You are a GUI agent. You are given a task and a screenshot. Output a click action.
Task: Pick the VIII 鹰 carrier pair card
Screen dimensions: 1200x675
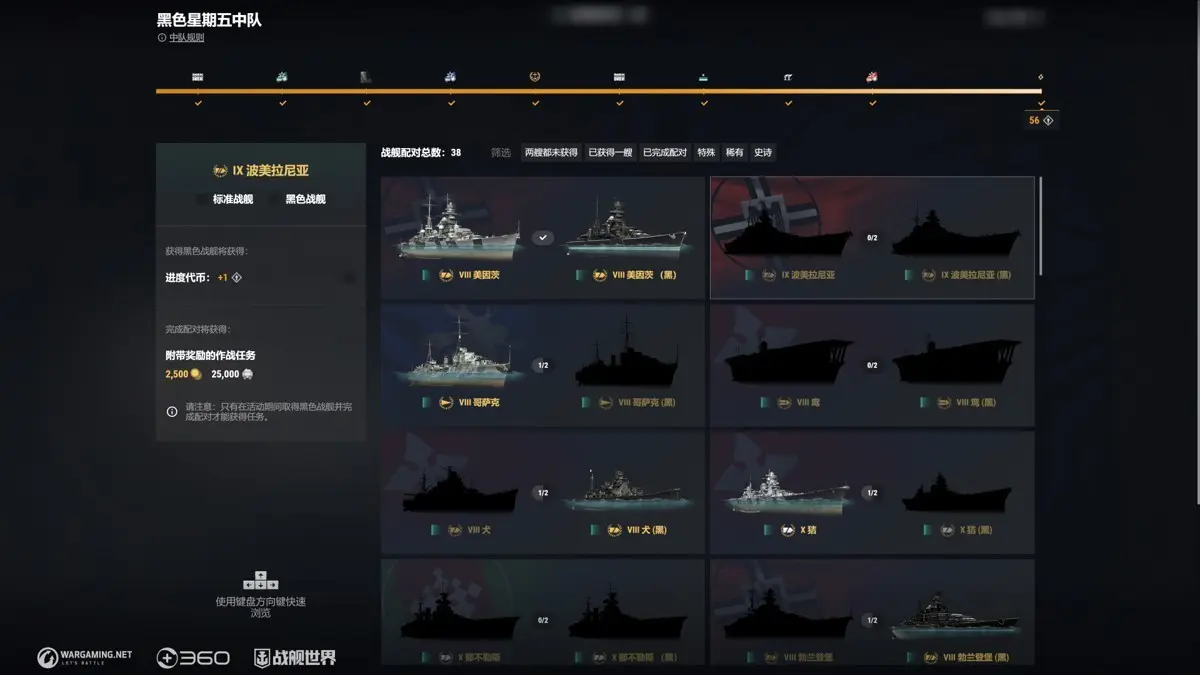click(x=871, y=366)
